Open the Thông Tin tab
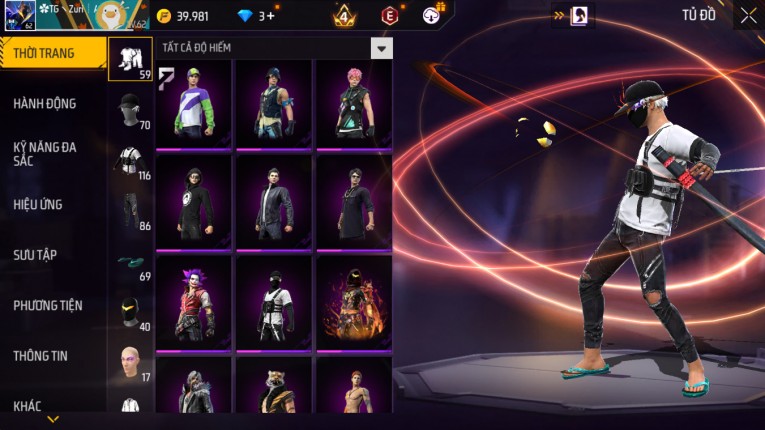The height and width of the screenshot is (430, 765). pyautogui.click(x=40, y=356)
